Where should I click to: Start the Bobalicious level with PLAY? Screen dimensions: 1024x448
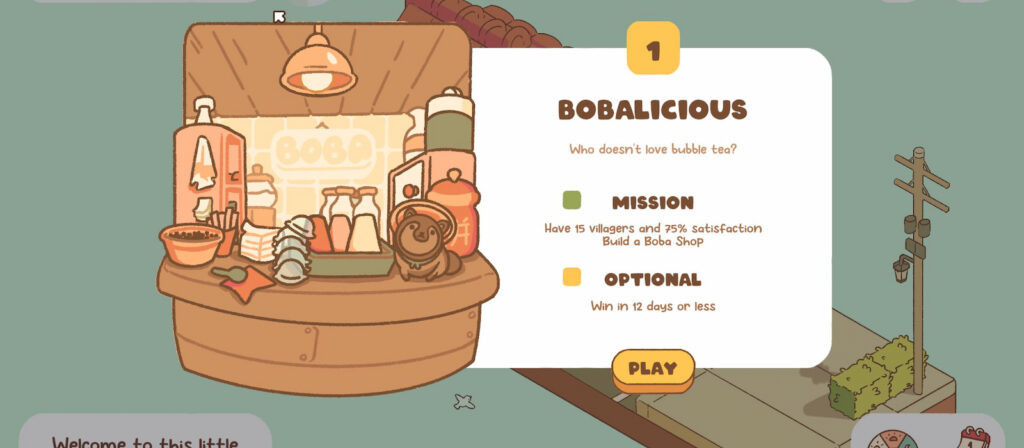[x=653, y=368]
